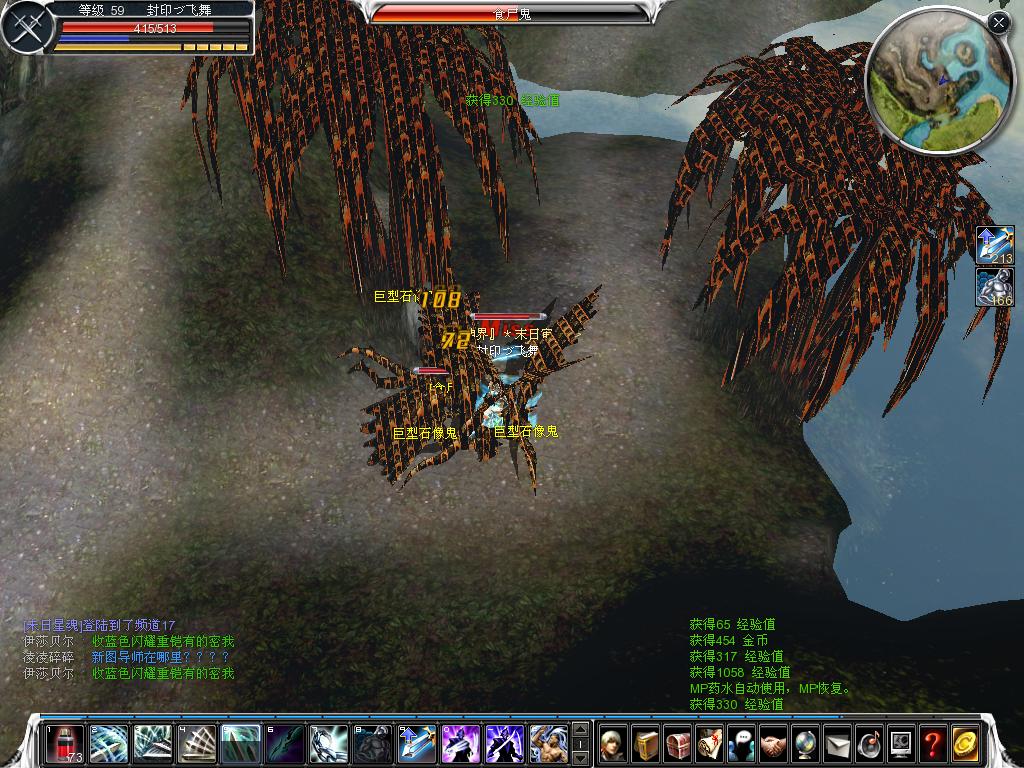Open the book icon menu

click(x=647, y=744)
